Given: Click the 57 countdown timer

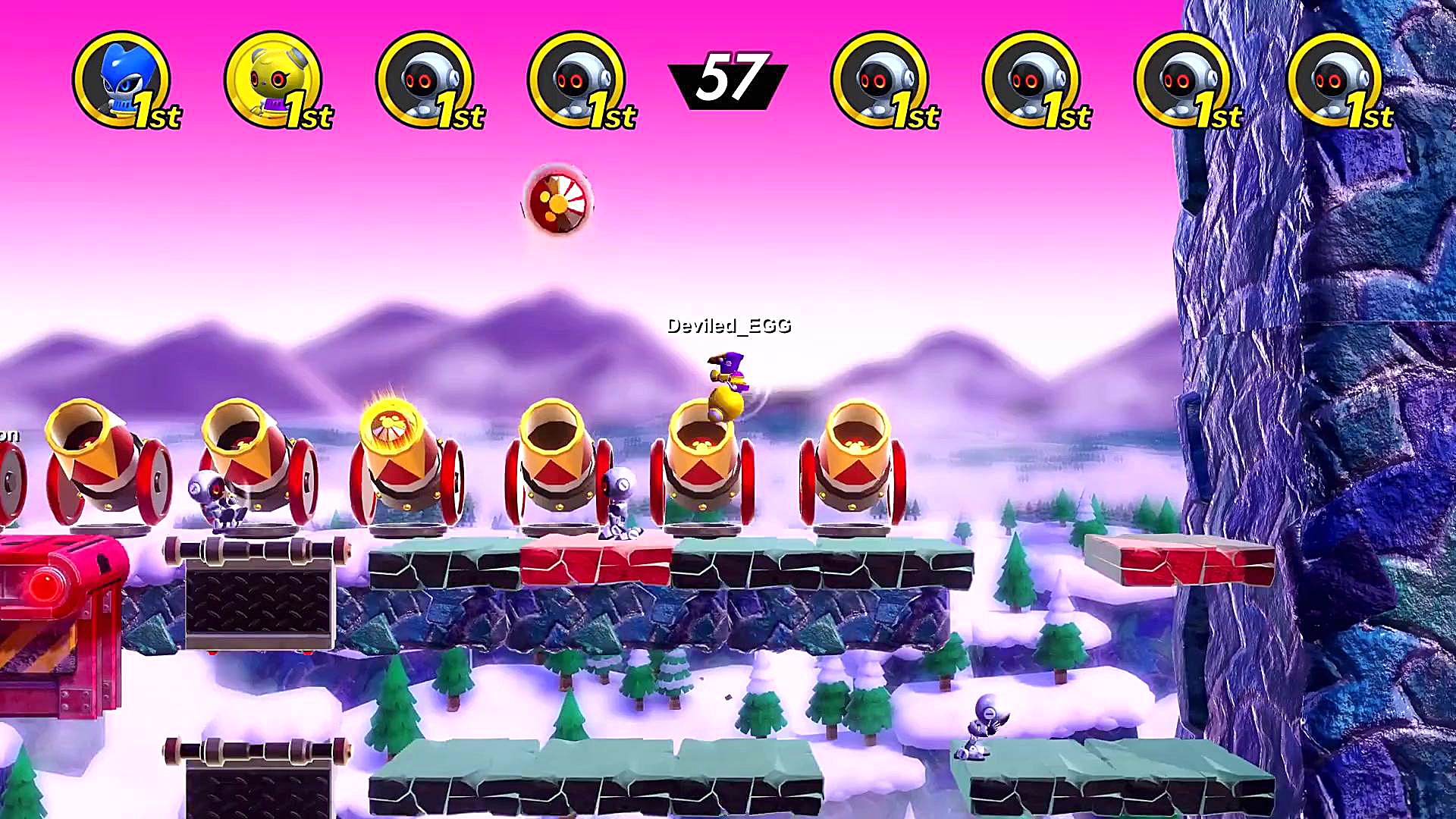Looking at the screenshot, I should (727, 76).
